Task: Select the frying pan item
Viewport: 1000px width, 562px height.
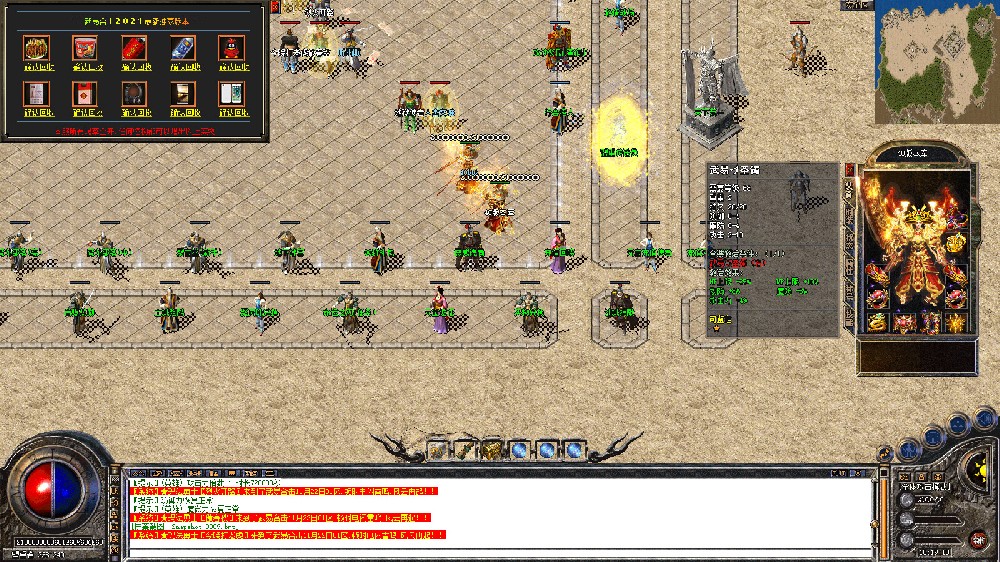Action: pos(135,93)
